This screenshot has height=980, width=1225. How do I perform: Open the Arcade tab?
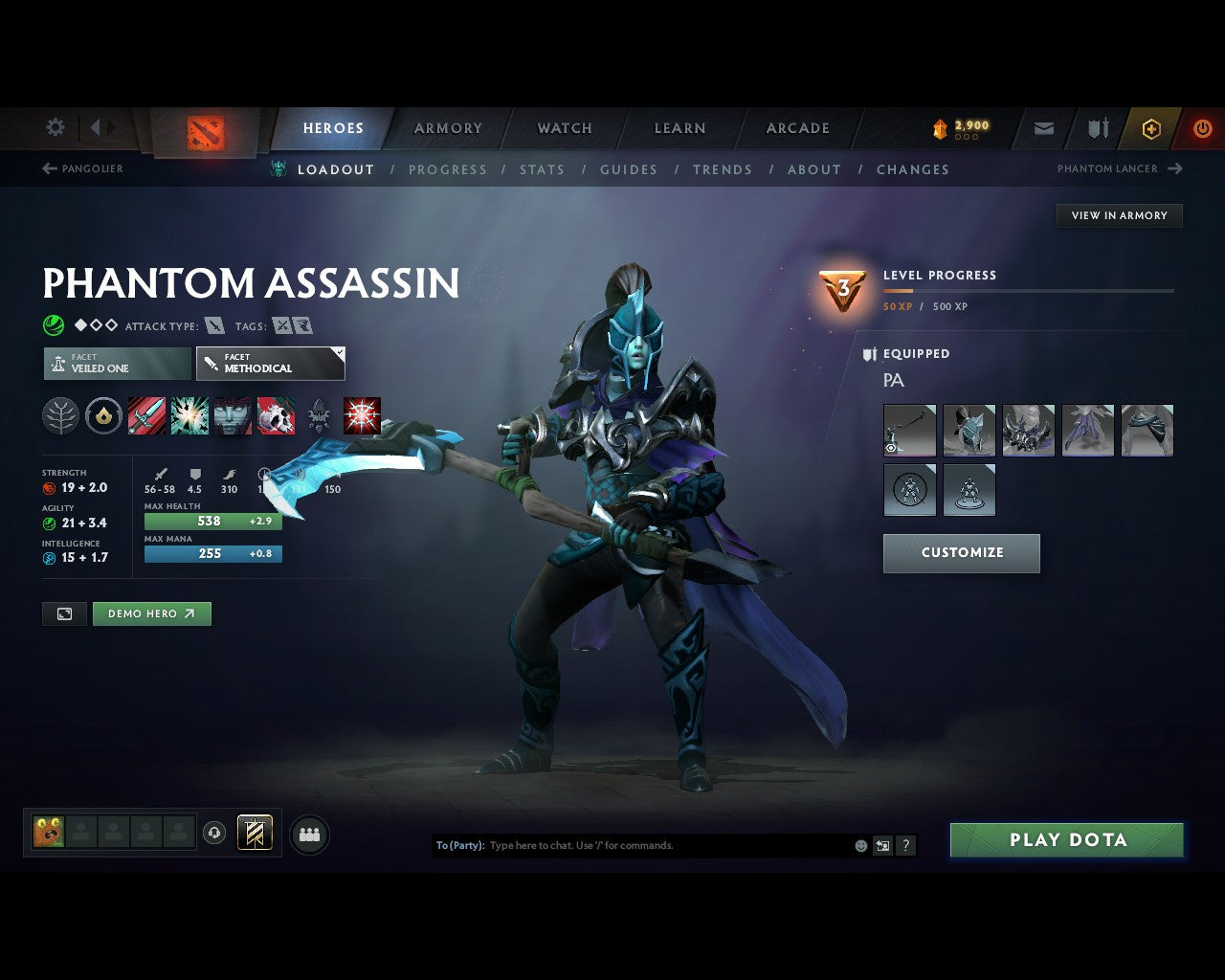797,128
